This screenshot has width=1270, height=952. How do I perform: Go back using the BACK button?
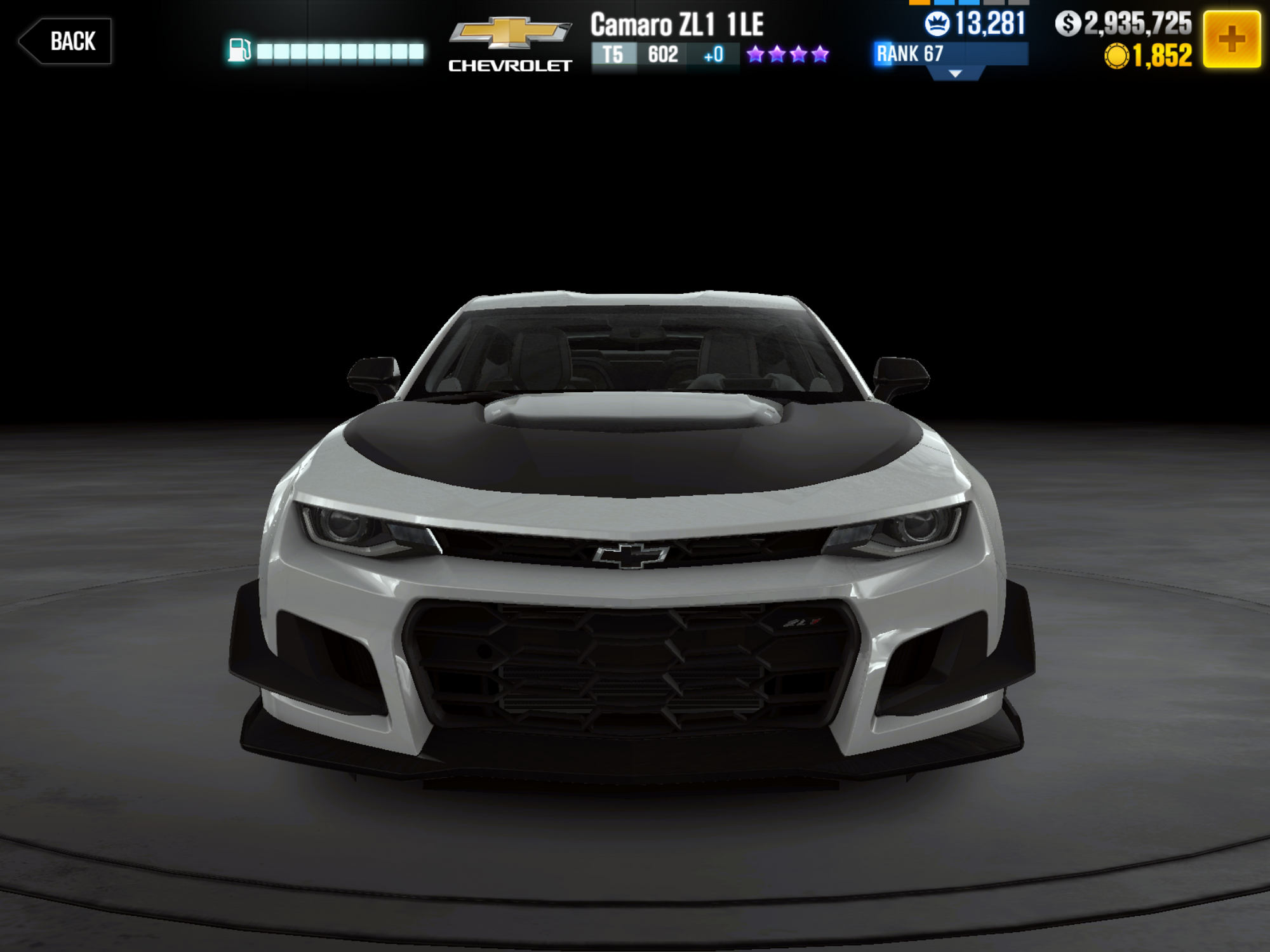tap(65, 41)
